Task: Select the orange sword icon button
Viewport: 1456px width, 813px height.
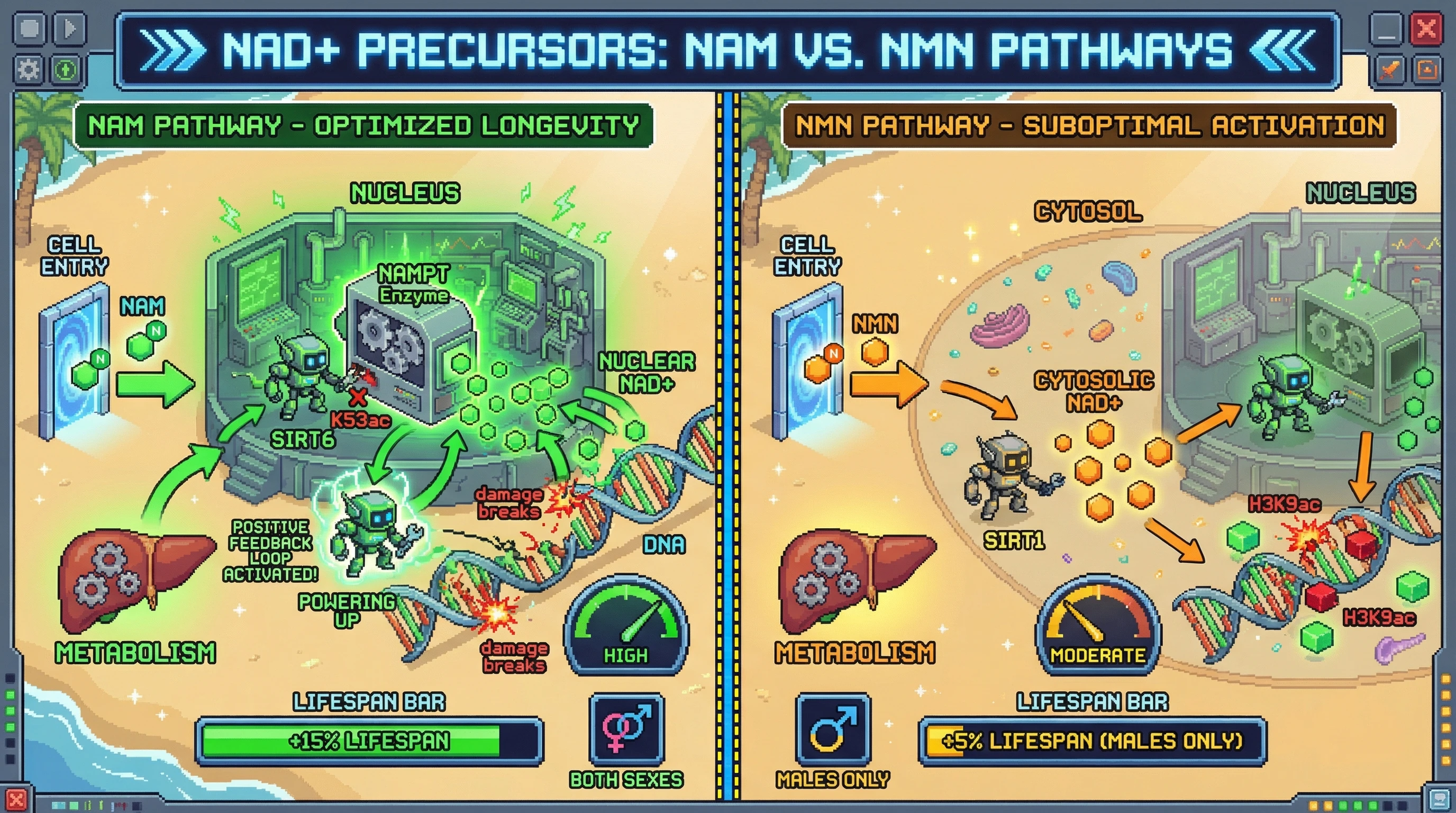Action: [1388, 69]
